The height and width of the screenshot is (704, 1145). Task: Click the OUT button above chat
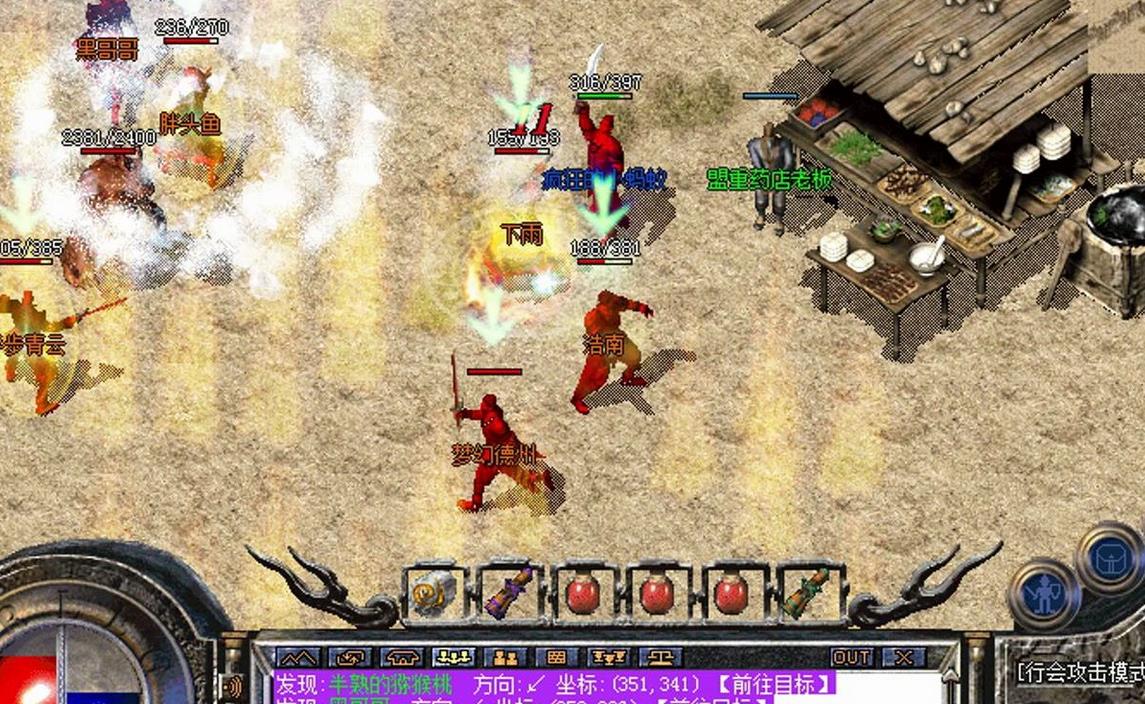point(851,657)
